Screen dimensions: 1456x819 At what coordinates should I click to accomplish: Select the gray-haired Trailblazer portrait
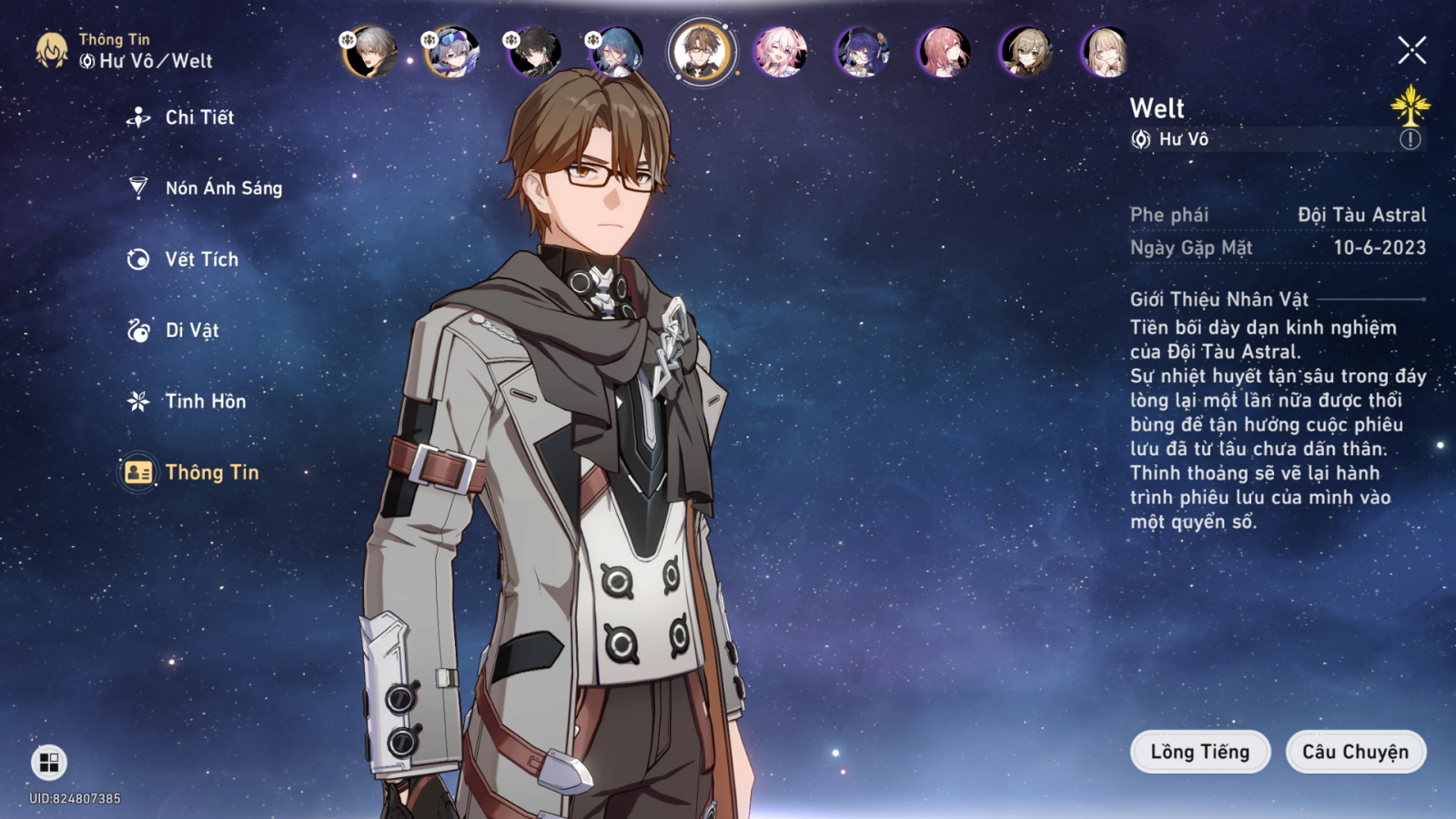(370, 52)
